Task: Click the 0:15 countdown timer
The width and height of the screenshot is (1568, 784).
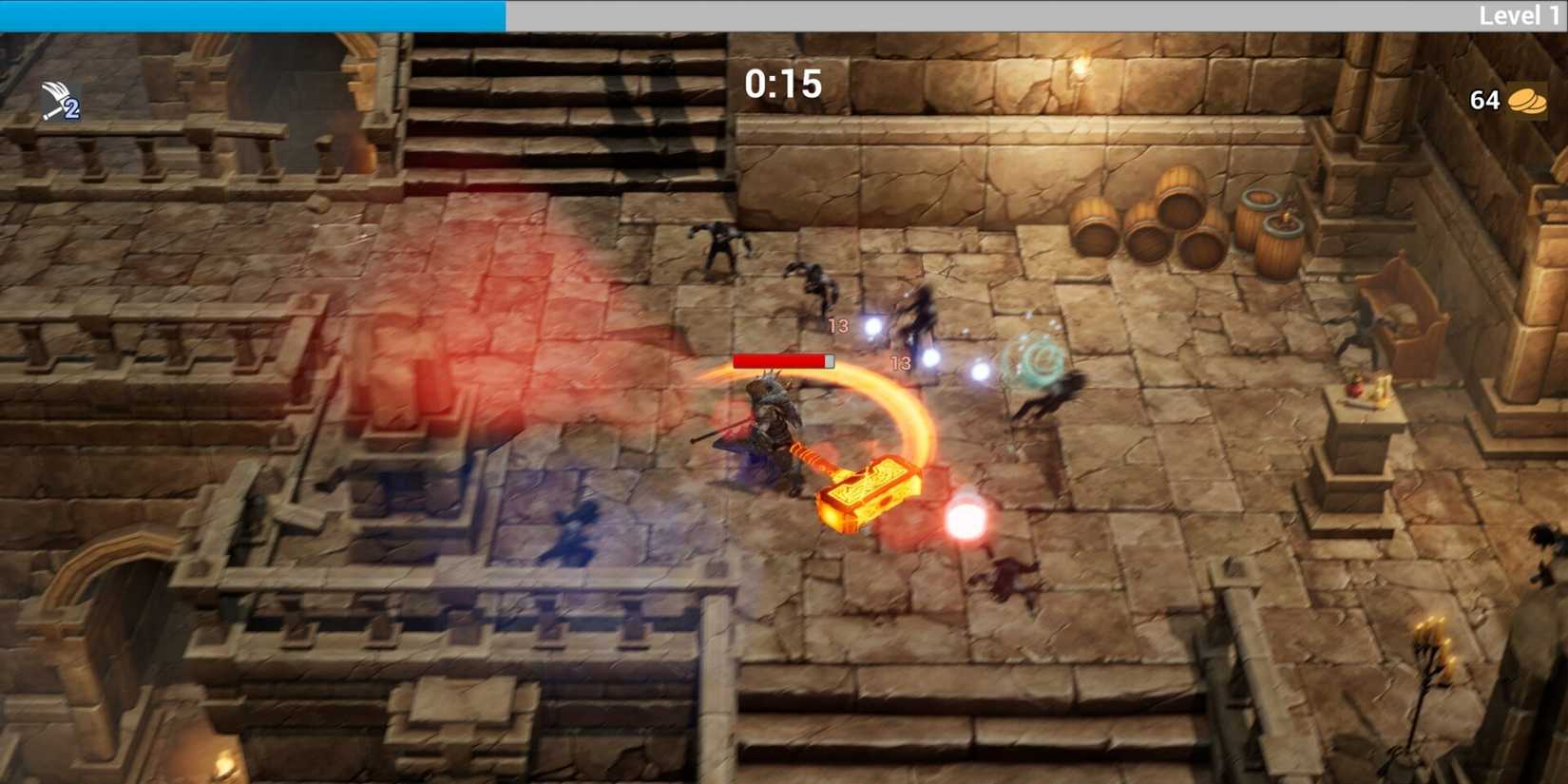Action: tap(785, 86)
